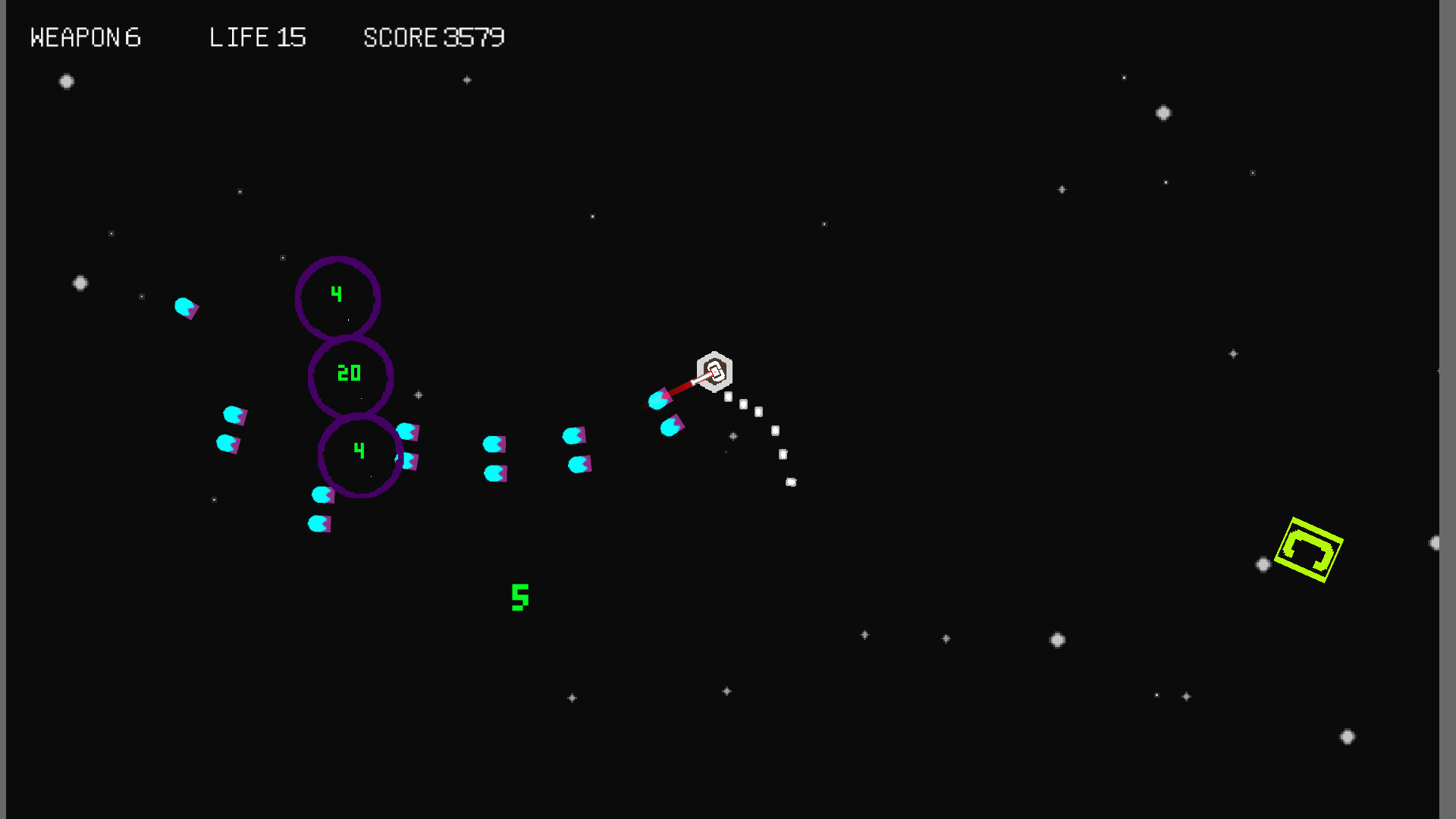Screen dimensions: 1456x819
Task: Click the bright star near the top-right corner
Action: [1164, 112]
